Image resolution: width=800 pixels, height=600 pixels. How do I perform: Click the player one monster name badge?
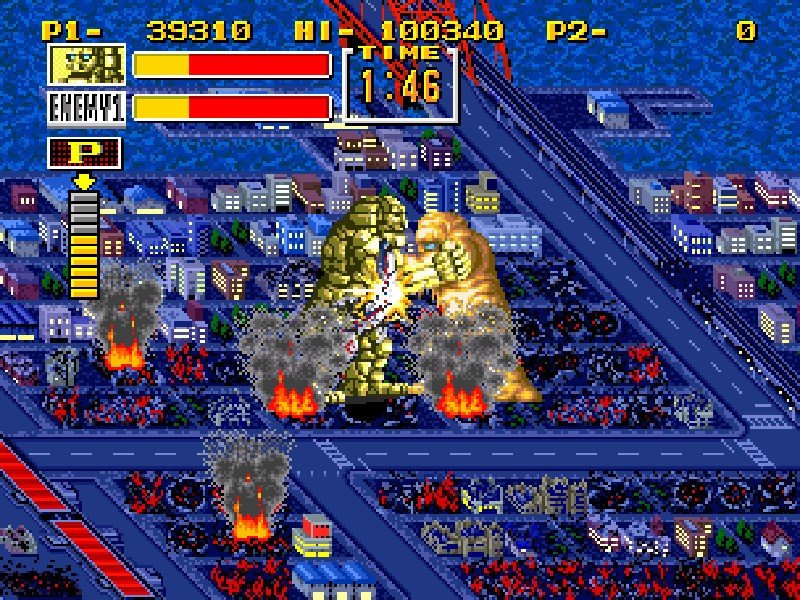[85, 65]
